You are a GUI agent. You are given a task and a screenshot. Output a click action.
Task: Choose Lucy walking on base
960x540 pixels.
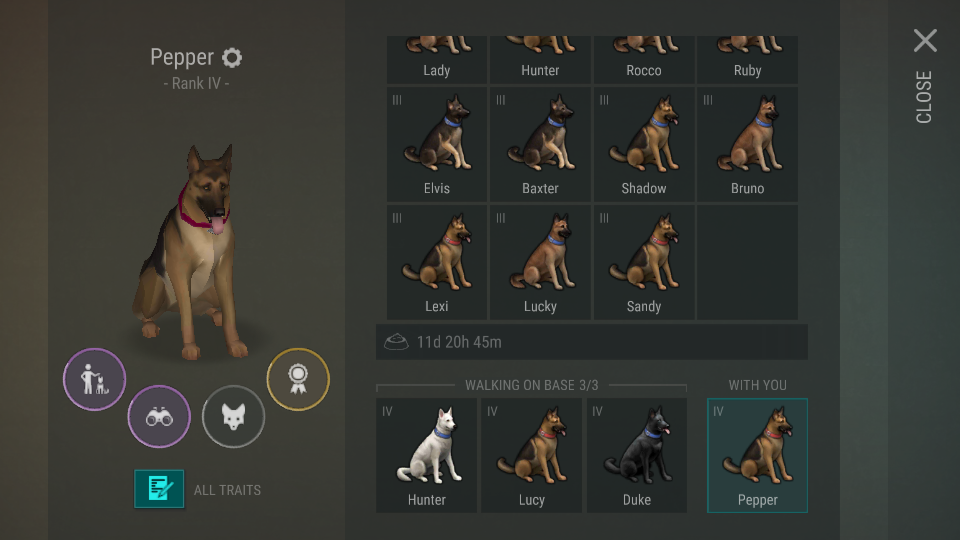click(x=532, y=455)
